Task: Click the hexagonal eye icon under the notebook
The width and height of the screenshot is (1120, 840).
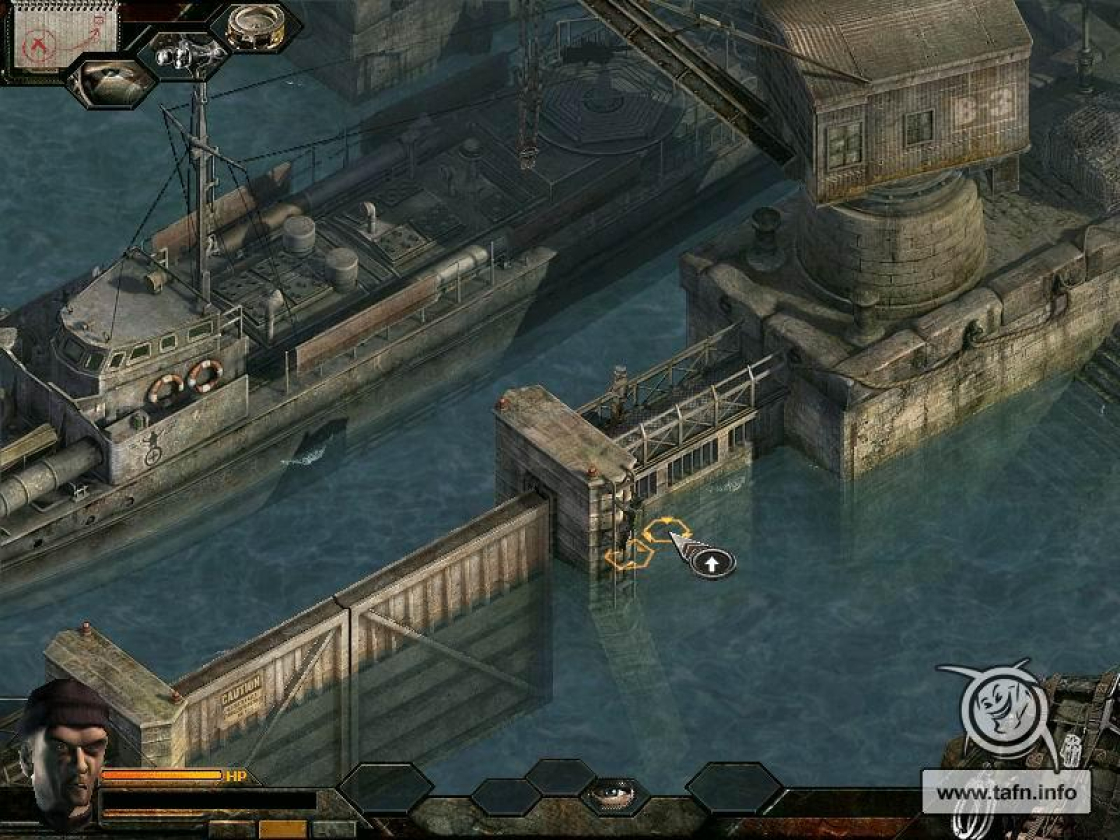Action: pyautogui.click(x=112, y=82)
